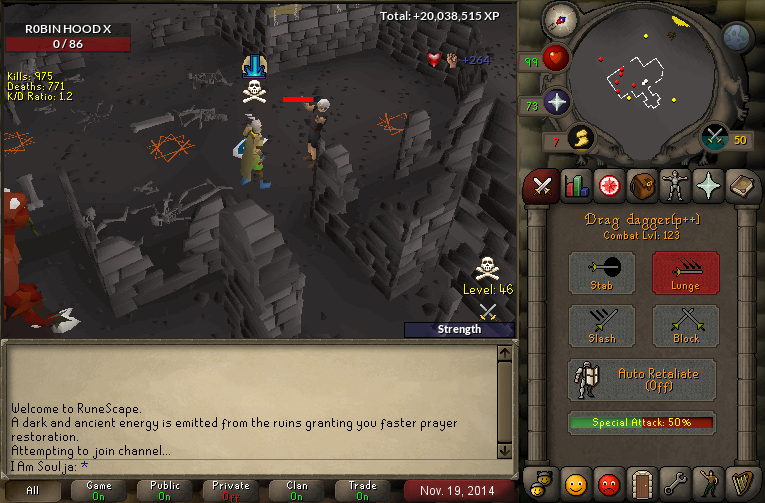Switch to the Block attack style
Screen dimensions: 765x503
(x=686, y=326)
